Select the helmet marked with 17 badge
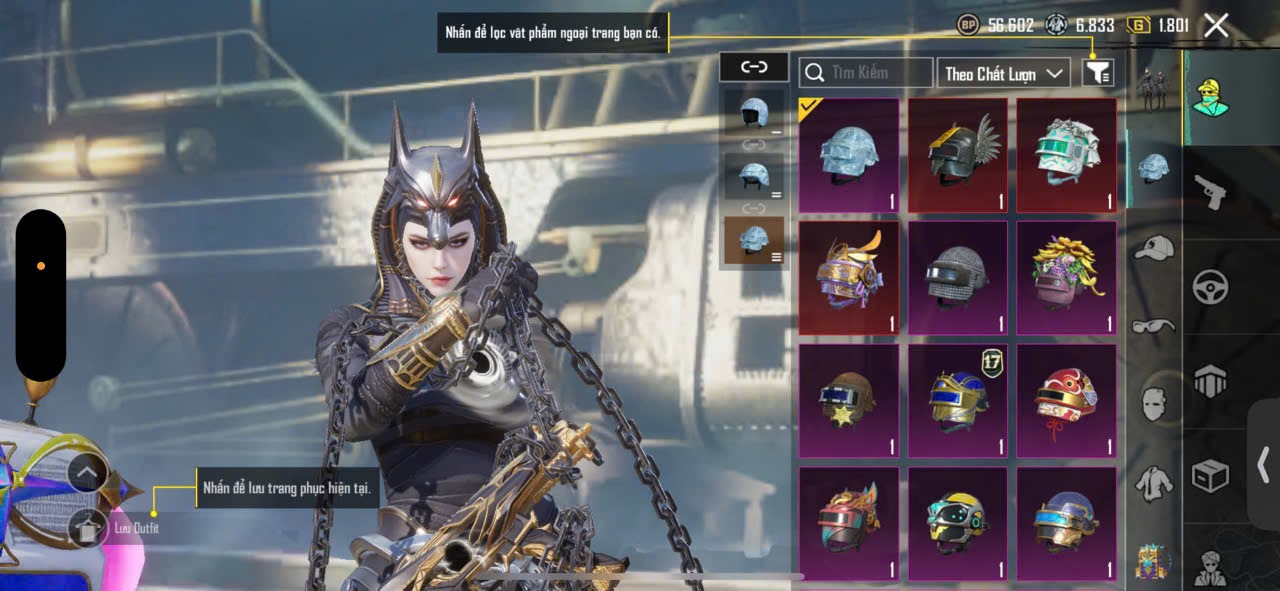This screenshot has height=591, width=1280. [x=957, y=400]
